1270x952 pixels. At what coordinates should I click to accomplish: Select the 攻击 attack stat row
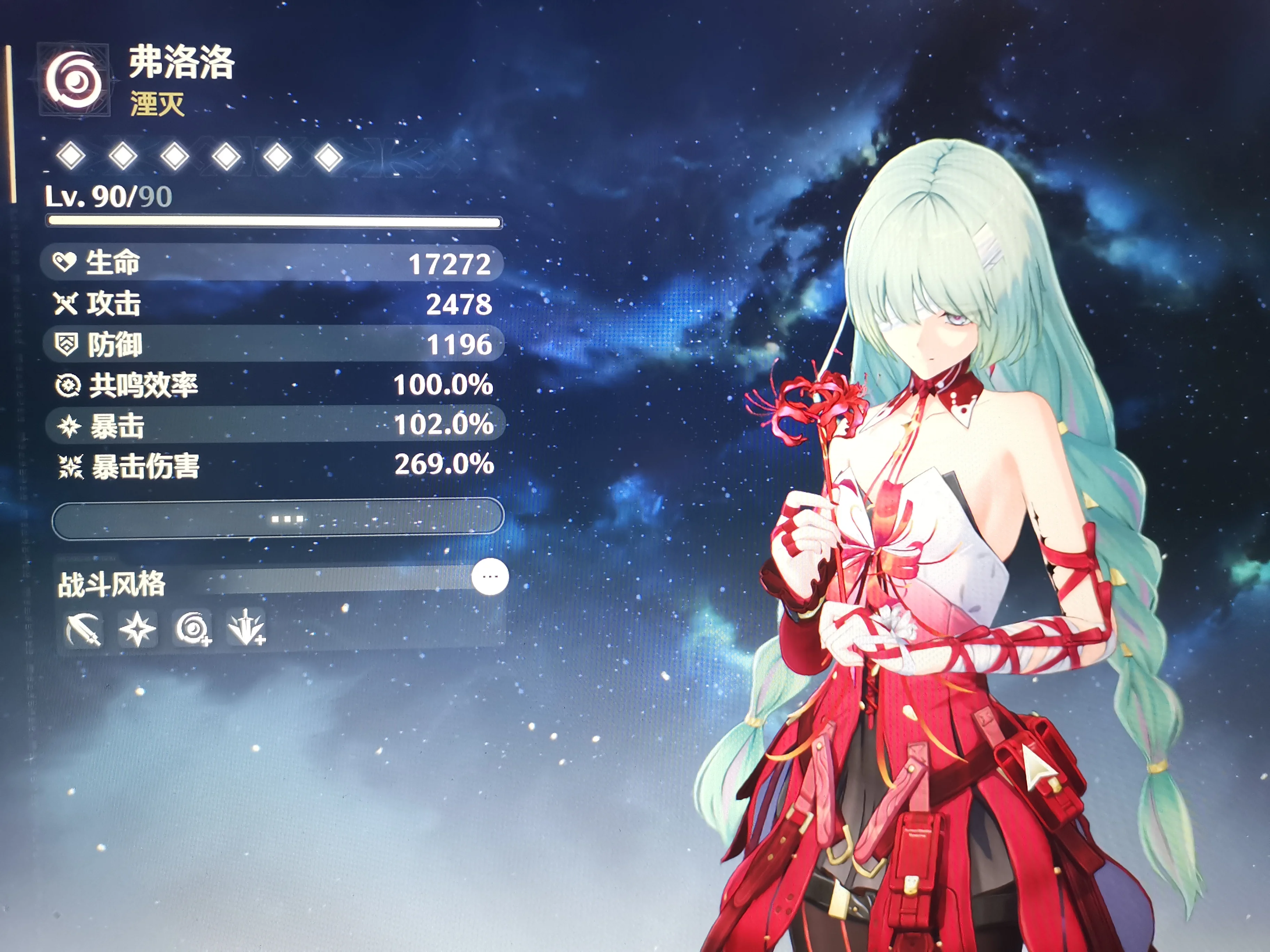pos(273,303)
